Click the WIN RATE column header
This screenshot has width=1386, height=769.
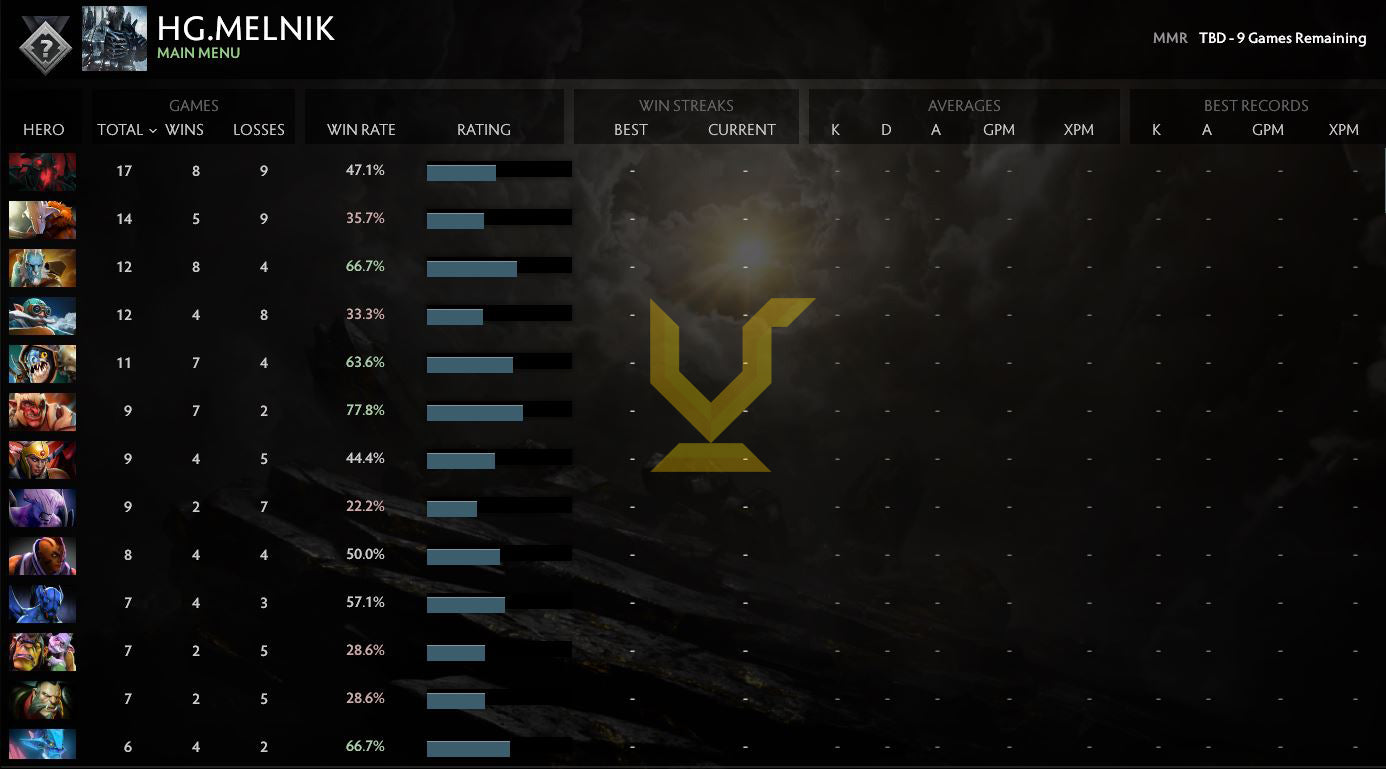(x=361, y=130)
